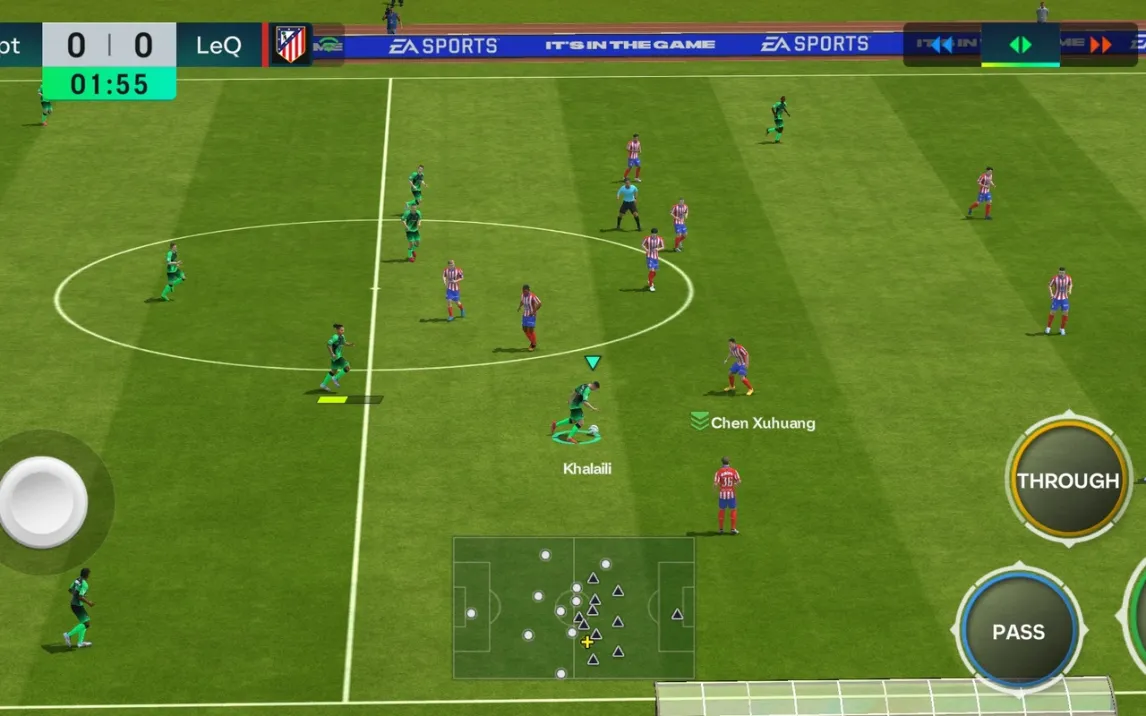This screenshot has width=1146, height=716.
Task: Hit the PASS button
Action: coord(1018,631)
